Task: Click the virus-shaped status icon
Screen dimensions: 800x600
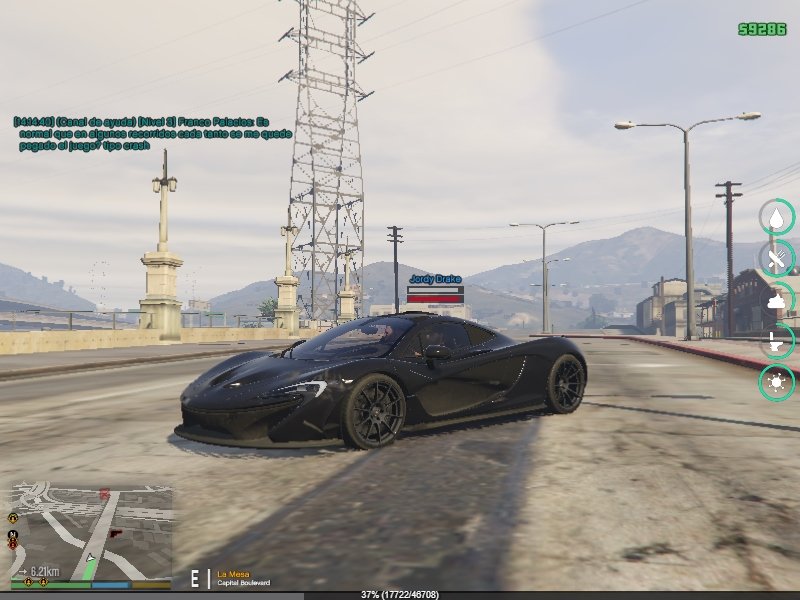Action: click(777, 382)
